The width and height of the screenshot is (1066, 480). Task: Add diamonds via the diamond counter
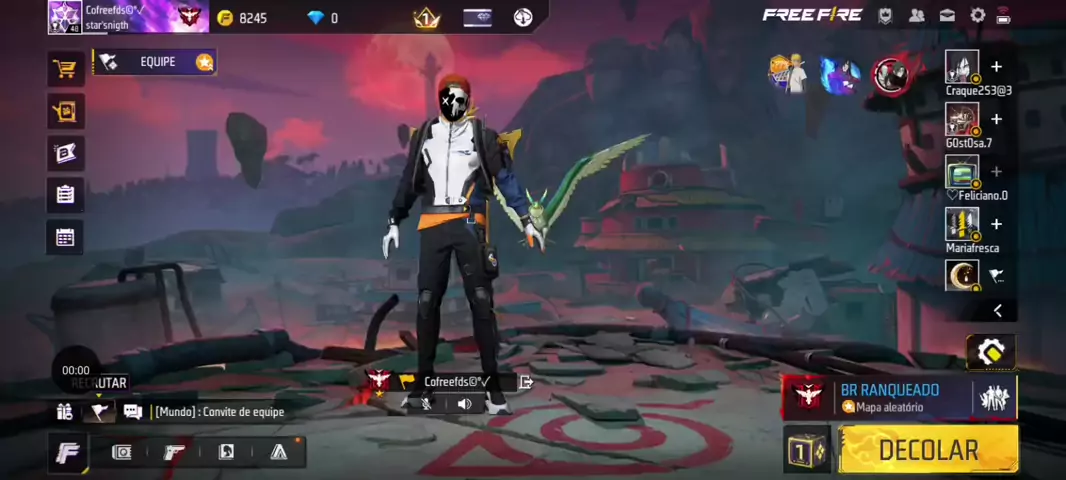[323, 18]
